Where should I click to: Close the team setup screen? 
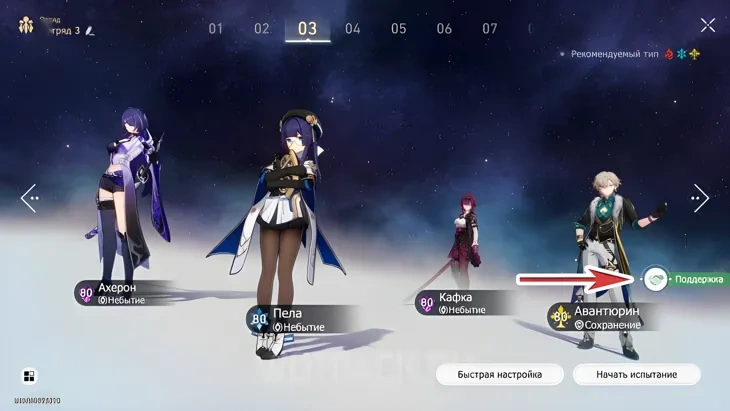pyautogui.click(x=707, y=25)
